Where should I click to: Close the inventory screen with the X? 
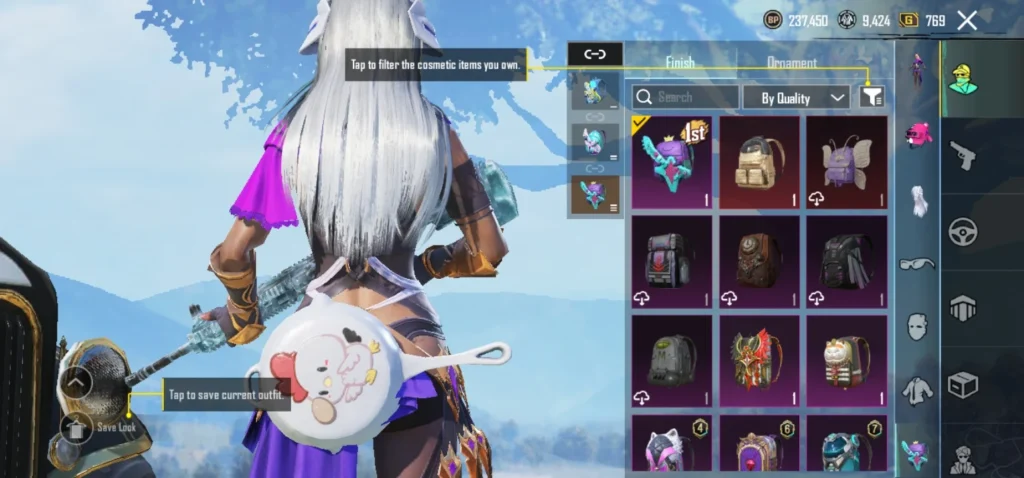pyautogui.click(x=967, y=20)
